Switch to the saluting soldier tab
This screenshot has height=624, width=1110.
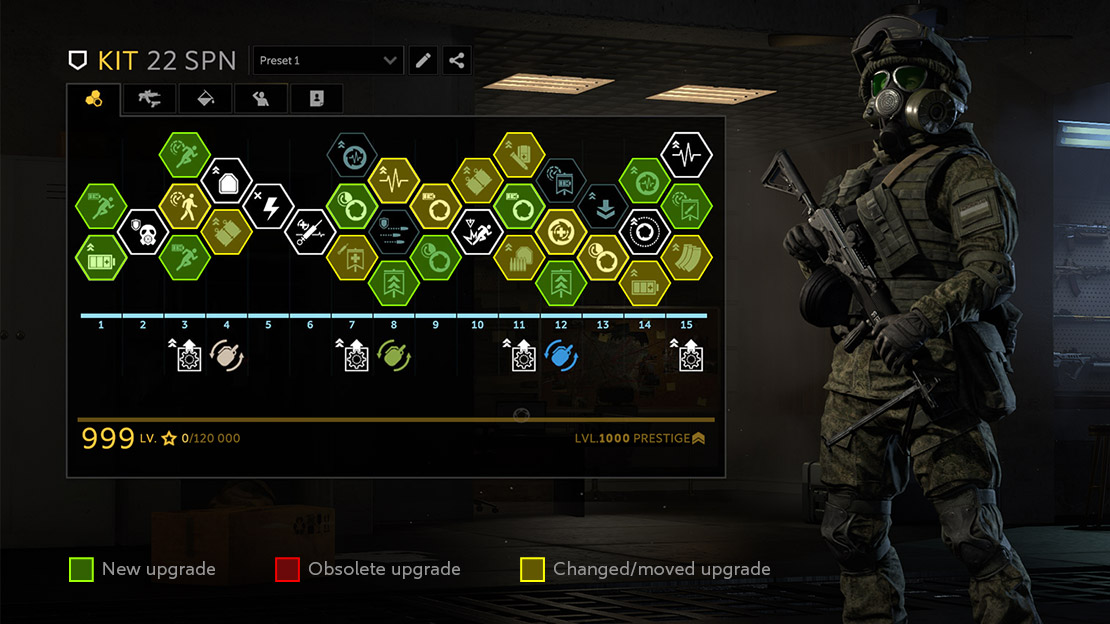coord(261,98)
